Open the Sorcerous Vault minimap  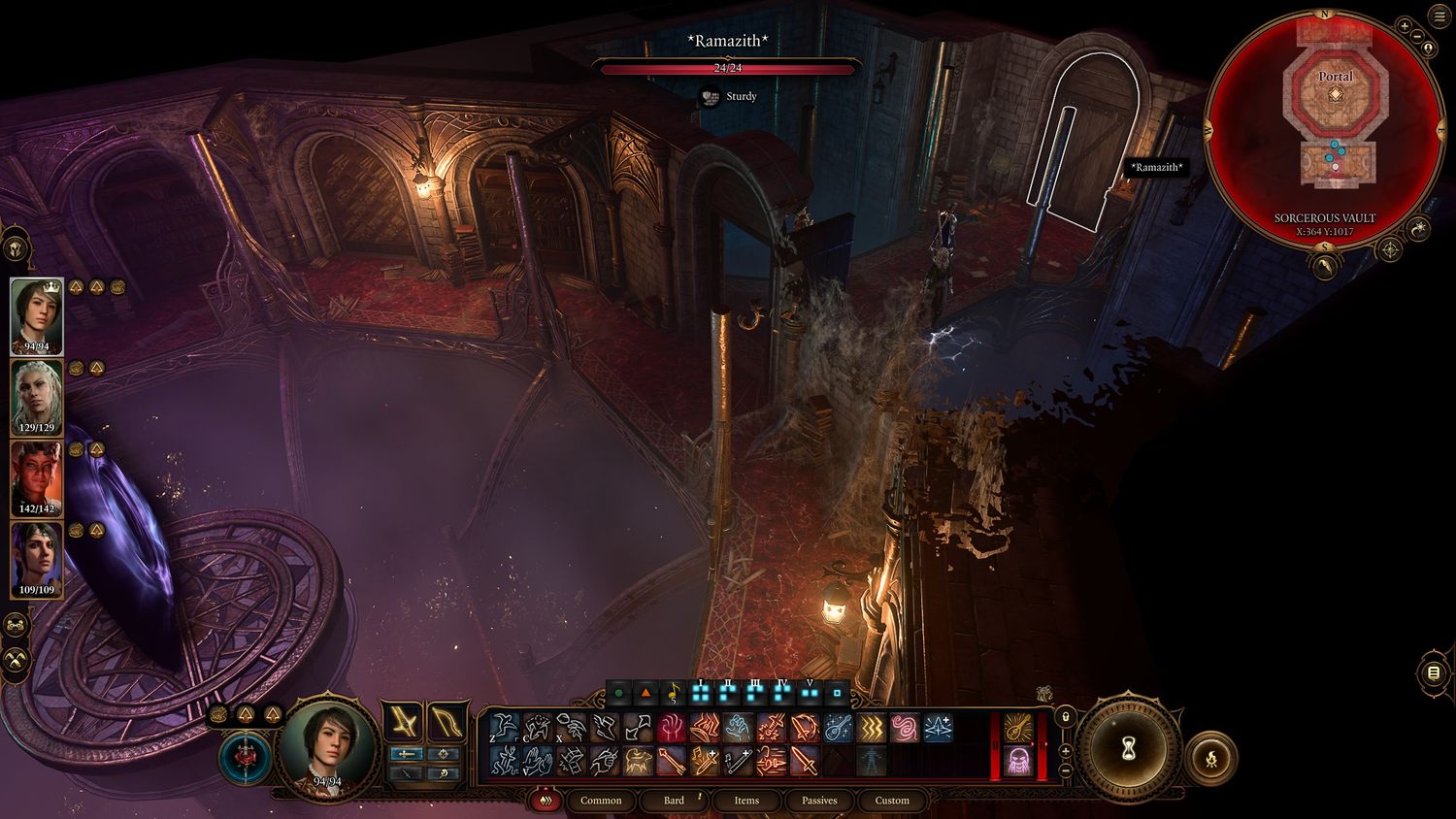click(1325, 128)
